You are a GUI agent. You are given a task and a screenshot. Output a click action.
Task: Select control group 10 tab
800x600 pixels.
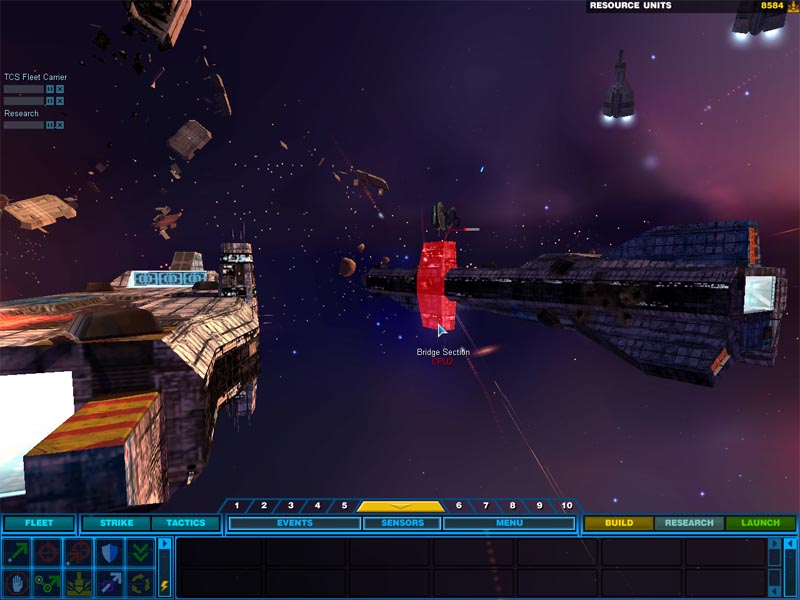click(x=567, y=506)
